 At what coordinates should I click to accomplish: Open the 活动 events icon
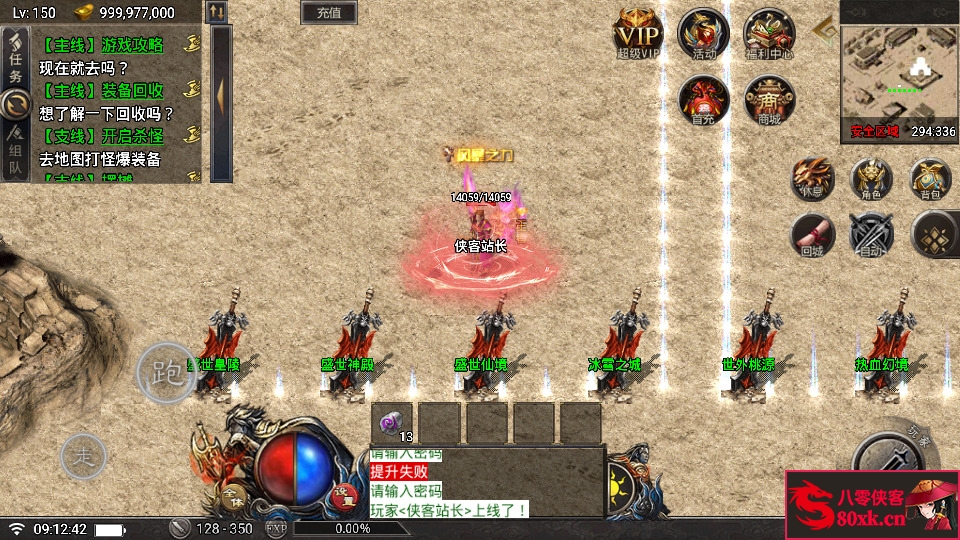click(x=703, y=33)
